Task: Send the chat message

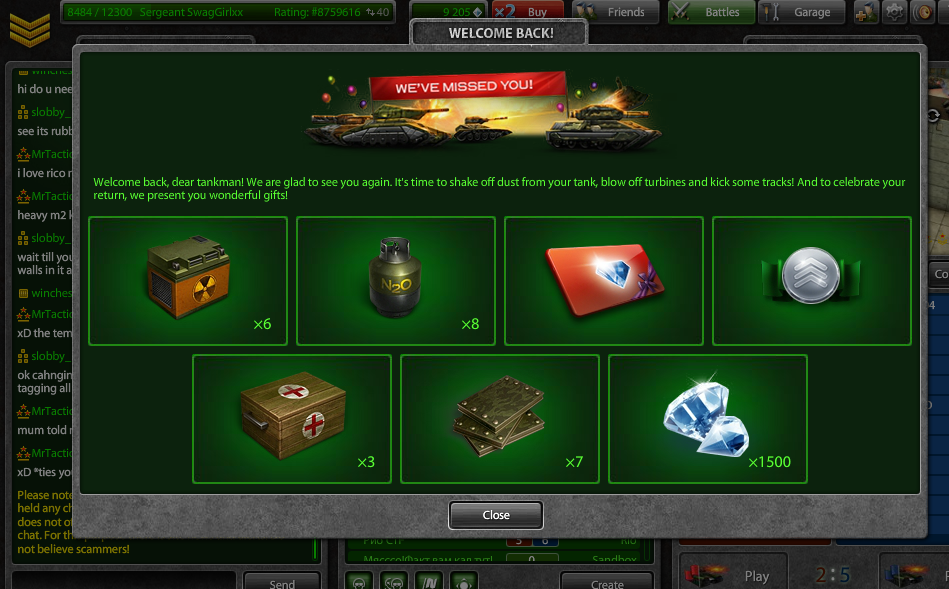Action: [282, 582]
